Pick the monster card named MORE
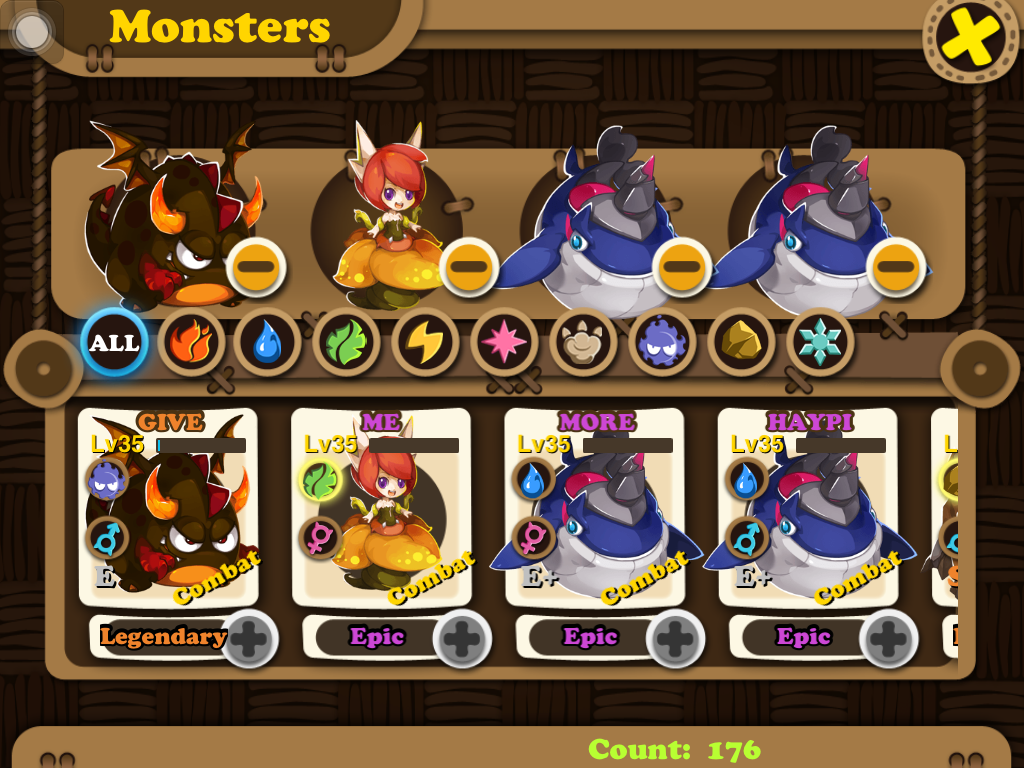This screenshot has height=768, width=1024. click(x=595, y=510)
